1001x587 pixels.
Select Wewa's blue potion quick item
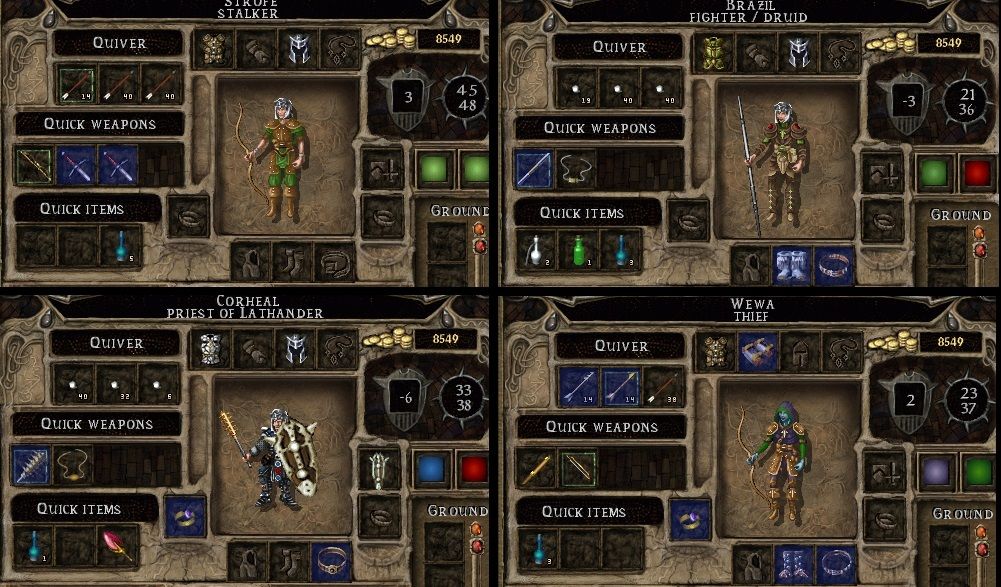[x=535, y=548]
